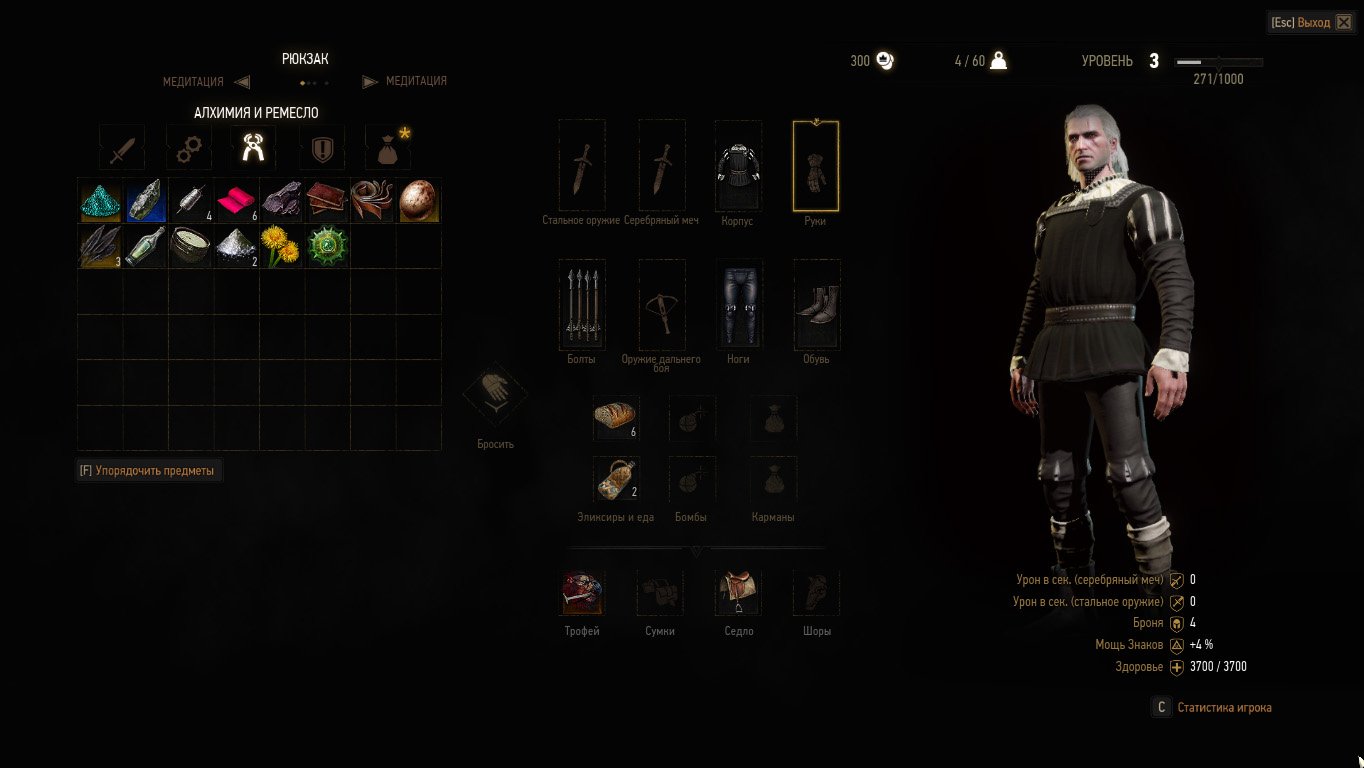The width and height of the screenshot is (1364, 768).
Task: Click Упорядочить предметы to sort items
Action: coord(150,470)
